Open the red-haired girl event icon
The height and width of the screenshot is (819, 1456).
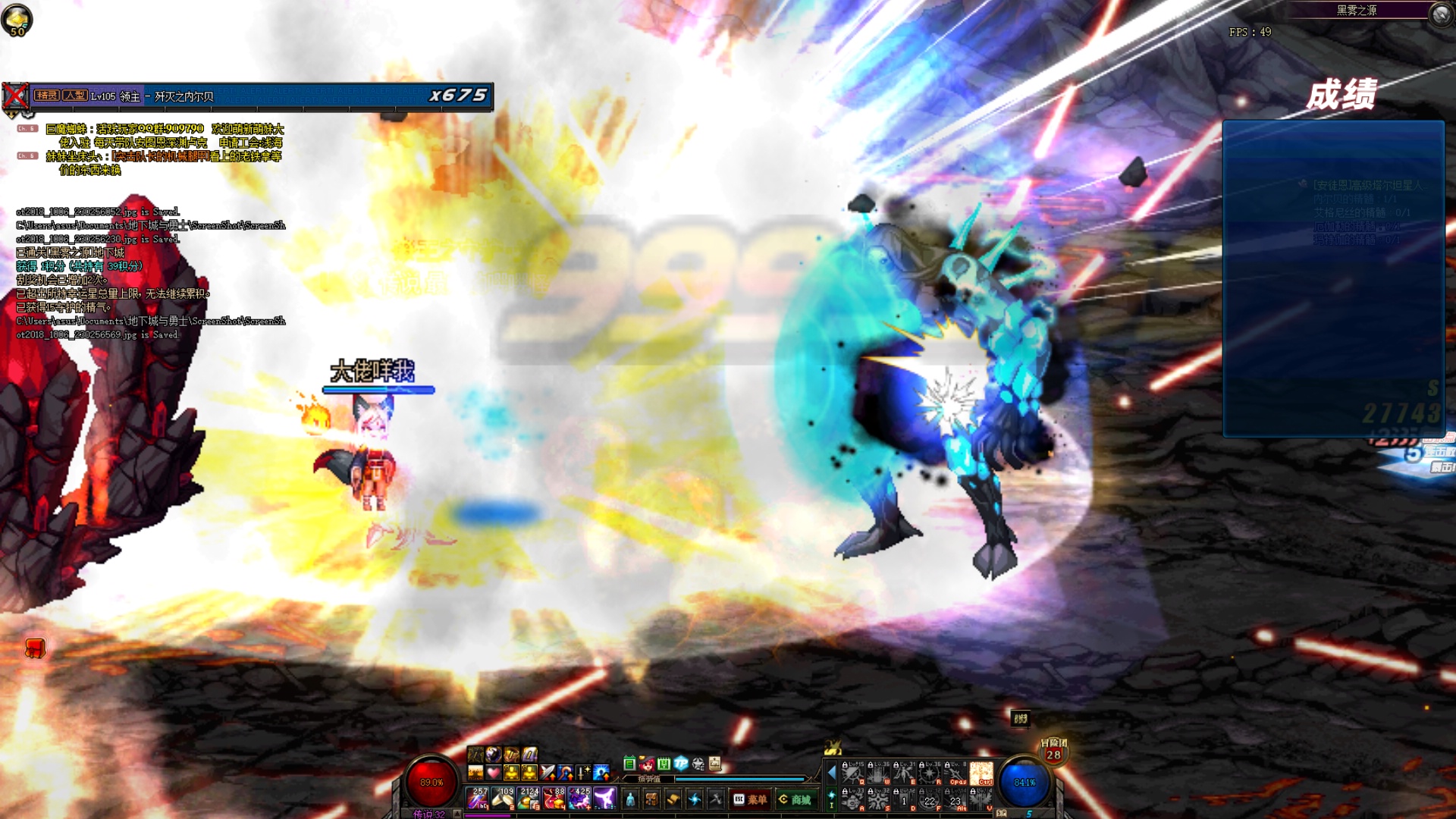(647, 764)
